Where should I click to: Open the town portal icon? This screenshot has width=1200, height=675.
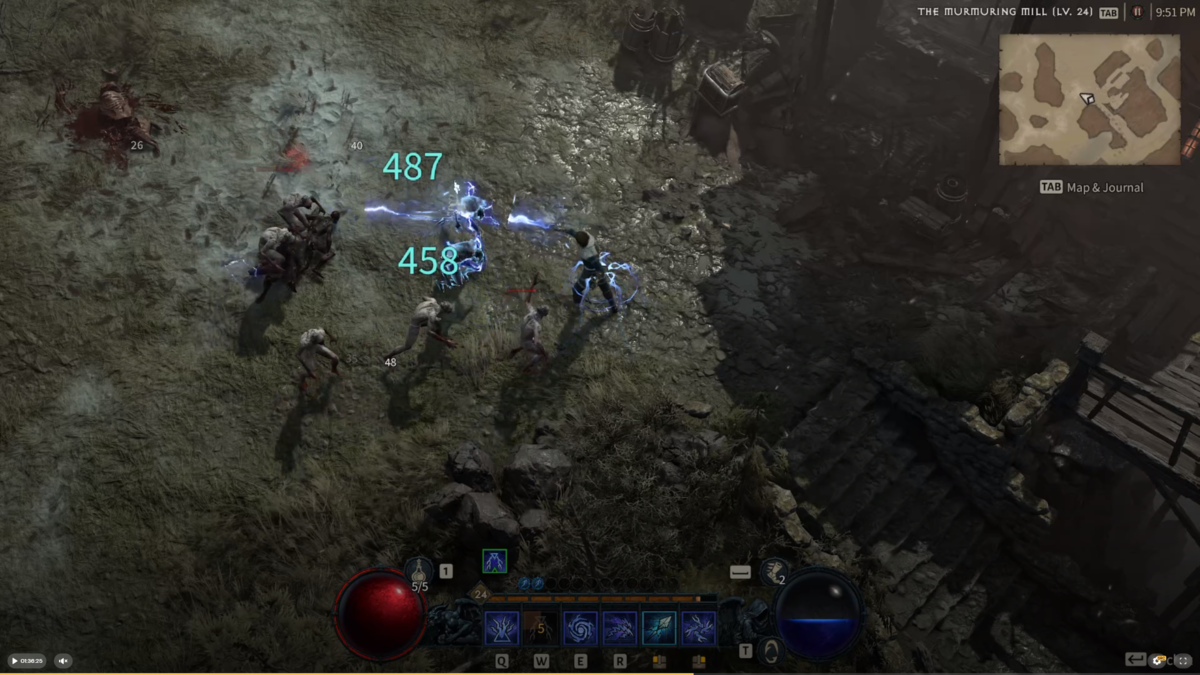click(x=770, y=651)
